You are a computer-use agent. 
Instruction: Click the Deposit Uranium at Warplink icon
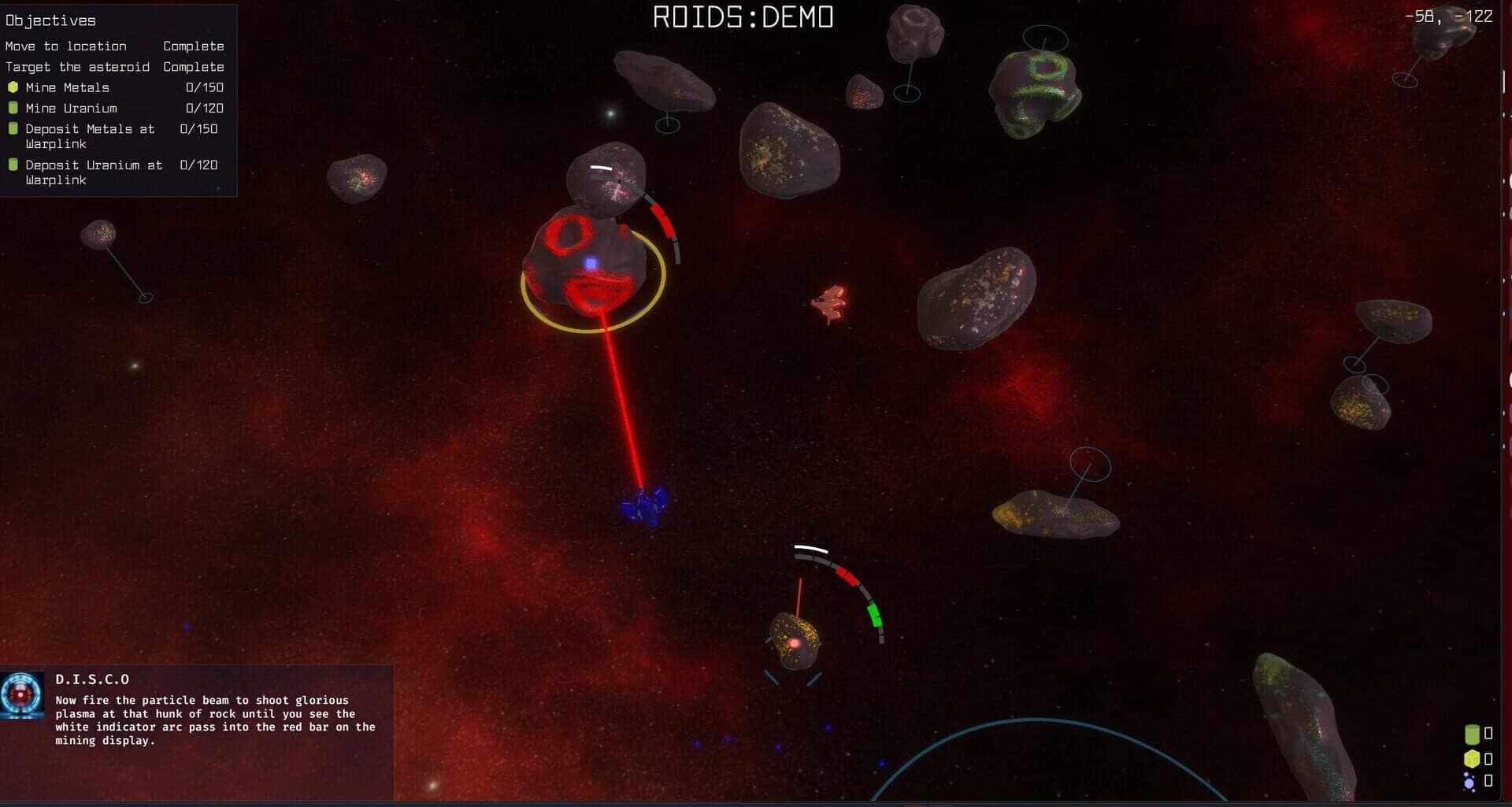13,165
